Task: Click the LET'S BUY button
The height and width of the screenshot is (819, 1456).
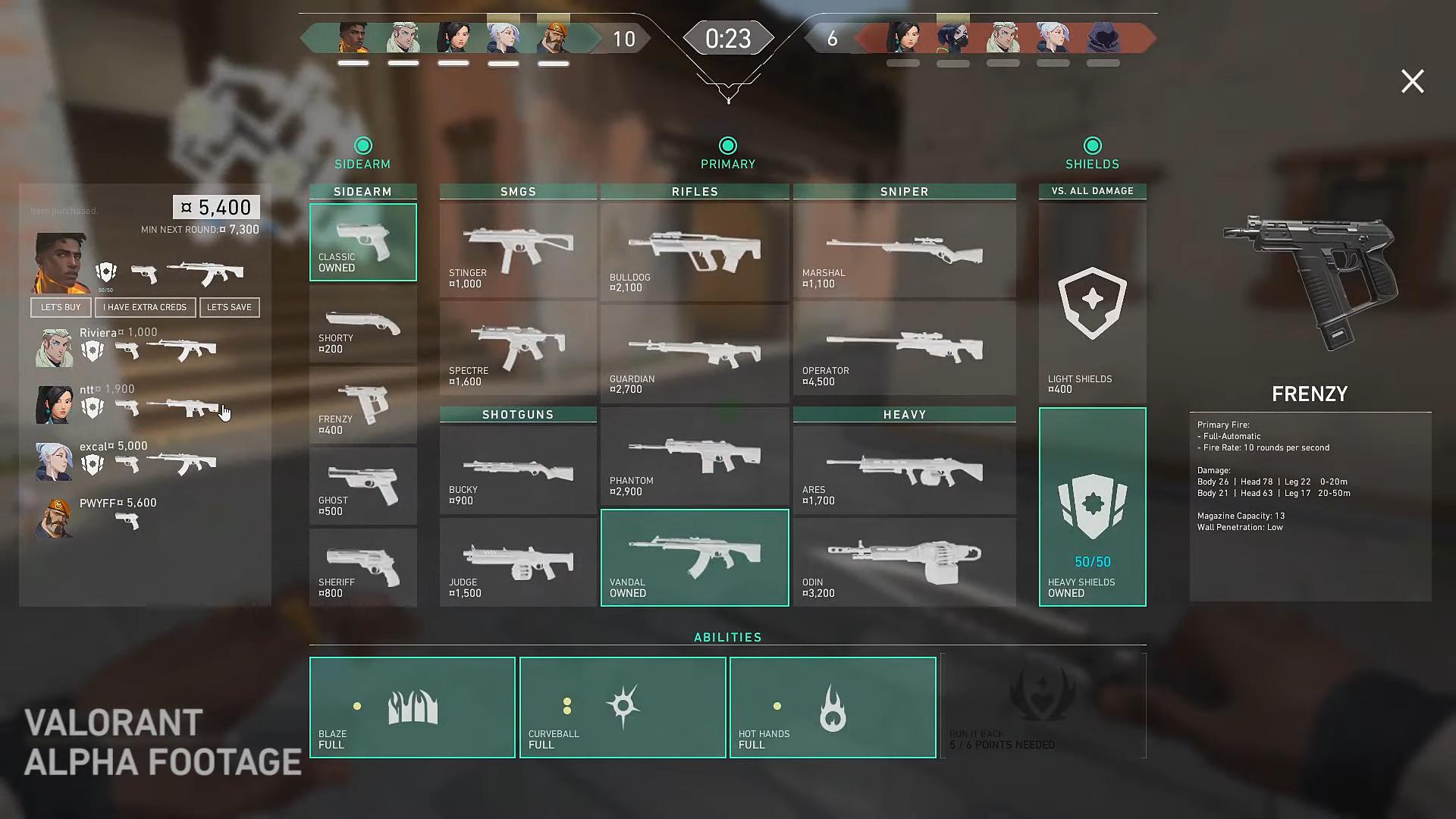Action: click(61, 307)
